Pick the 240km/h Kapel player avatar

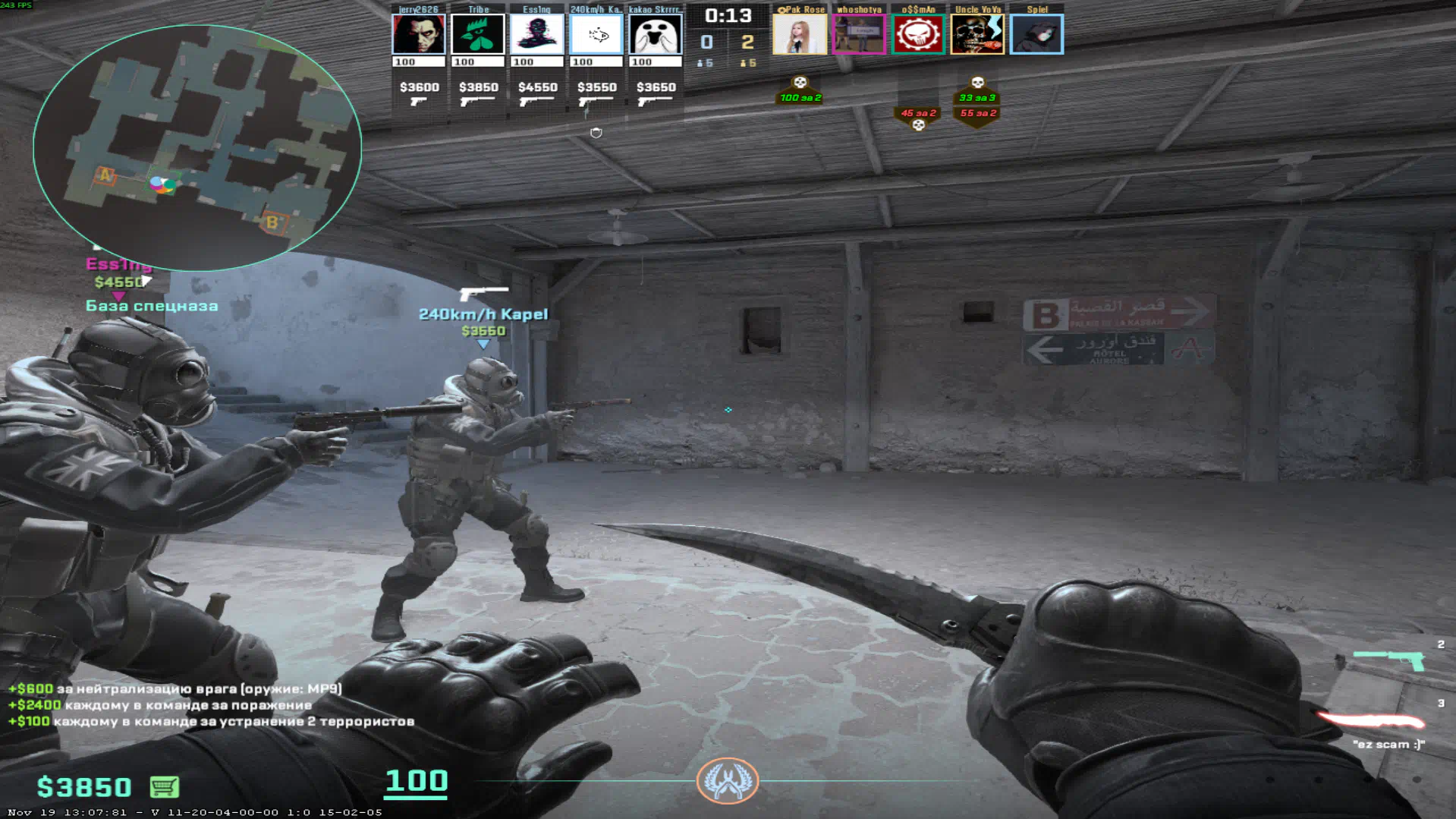click(x=596, y=35)
